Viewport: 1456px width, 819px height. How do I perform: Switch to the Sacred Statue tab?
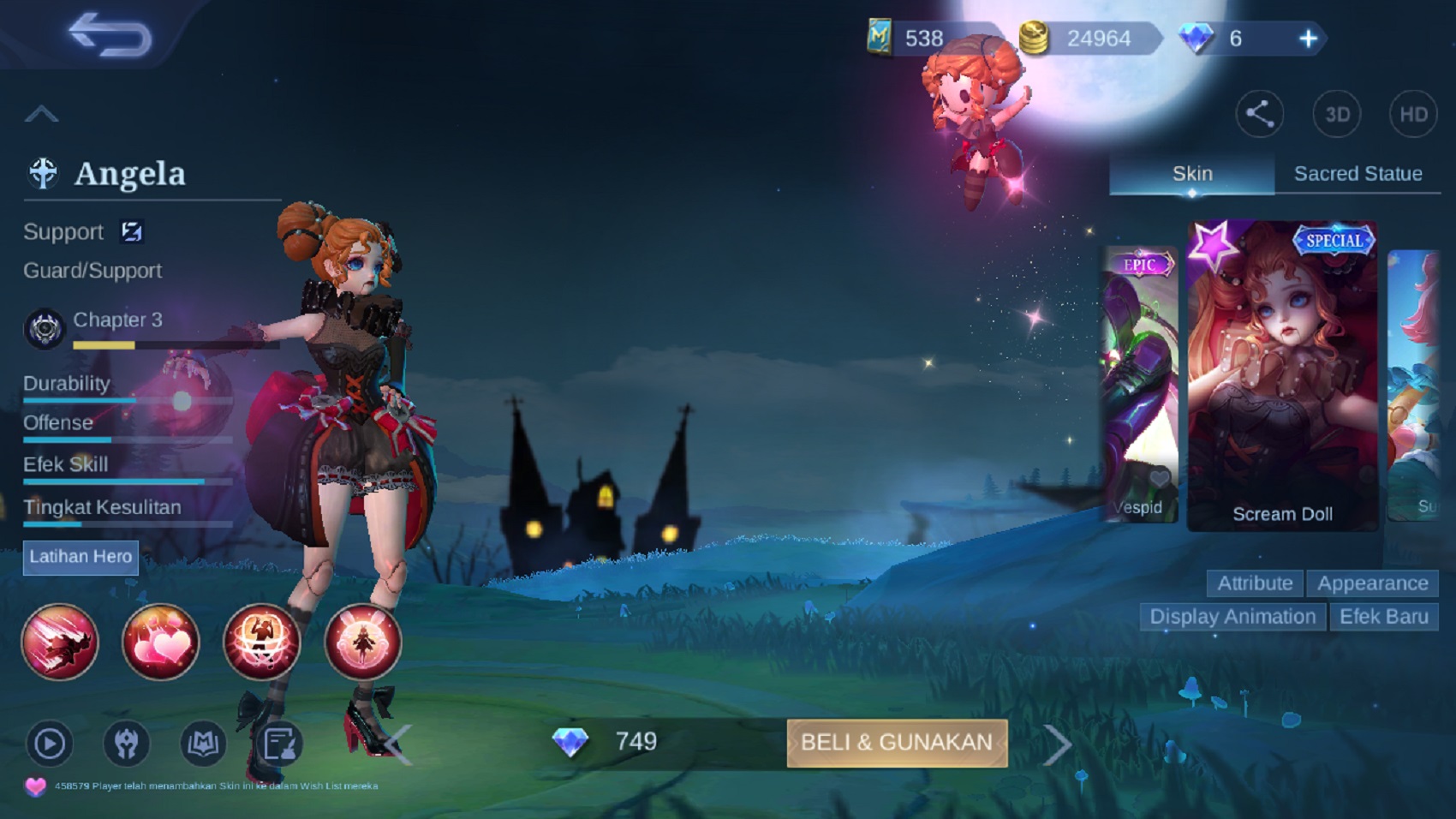point(1358,174)
